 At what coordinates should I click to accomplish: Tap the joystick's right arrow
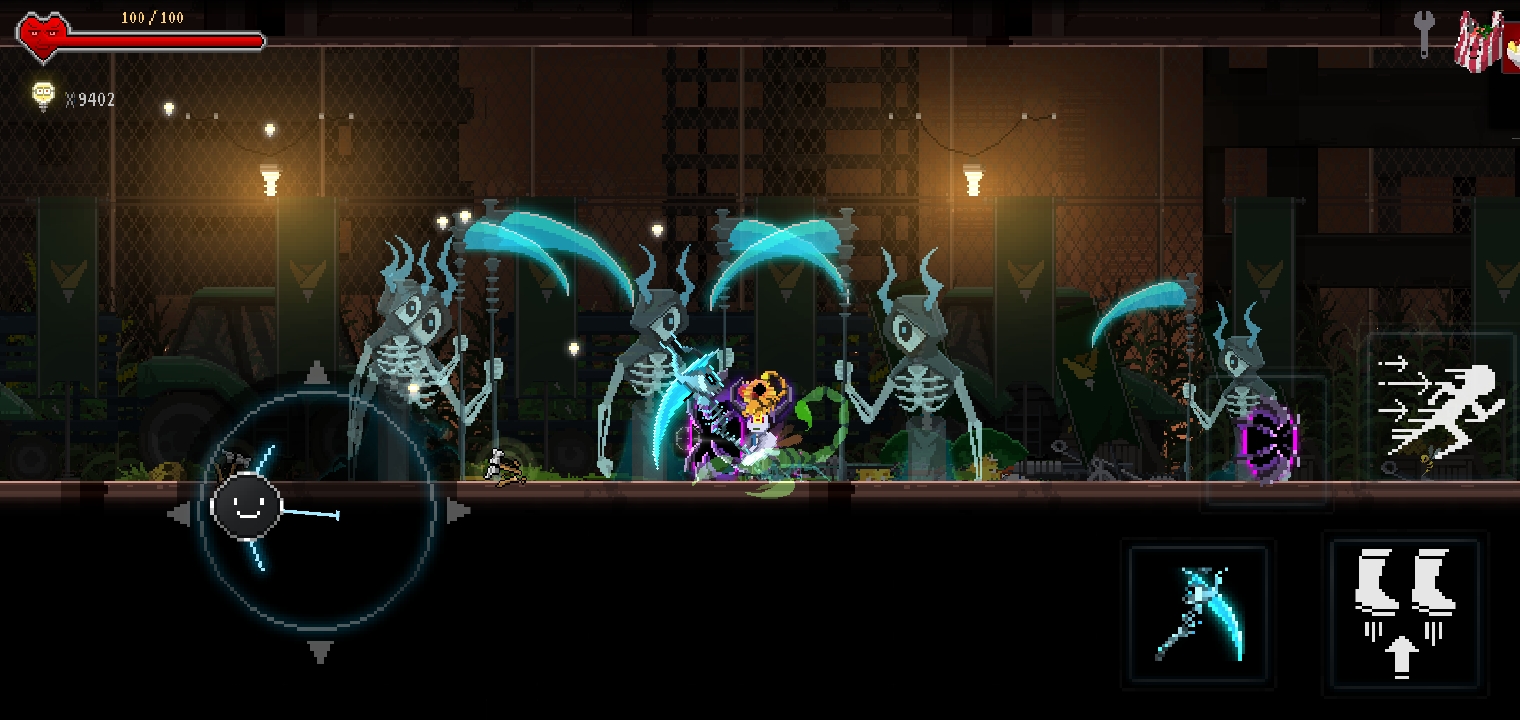click(458, 512)
